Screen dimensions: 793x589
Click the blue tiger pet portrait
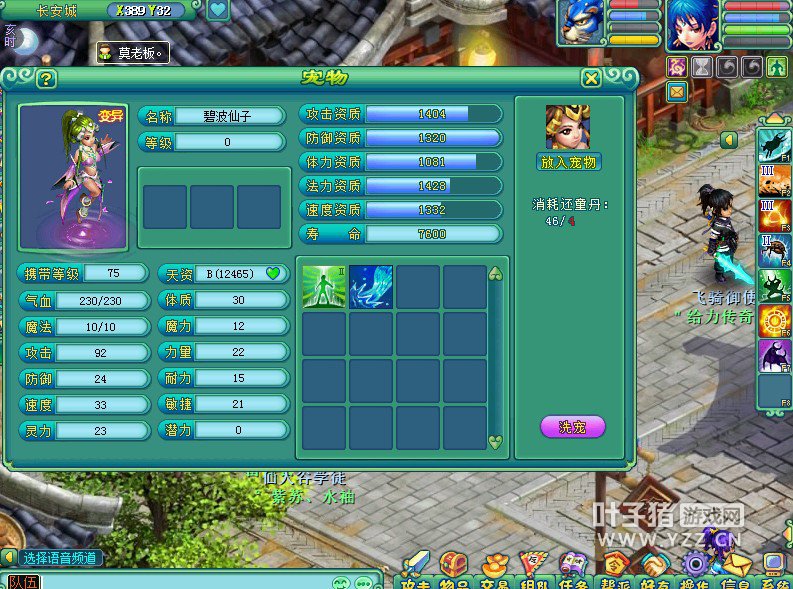tap(582, 23)
